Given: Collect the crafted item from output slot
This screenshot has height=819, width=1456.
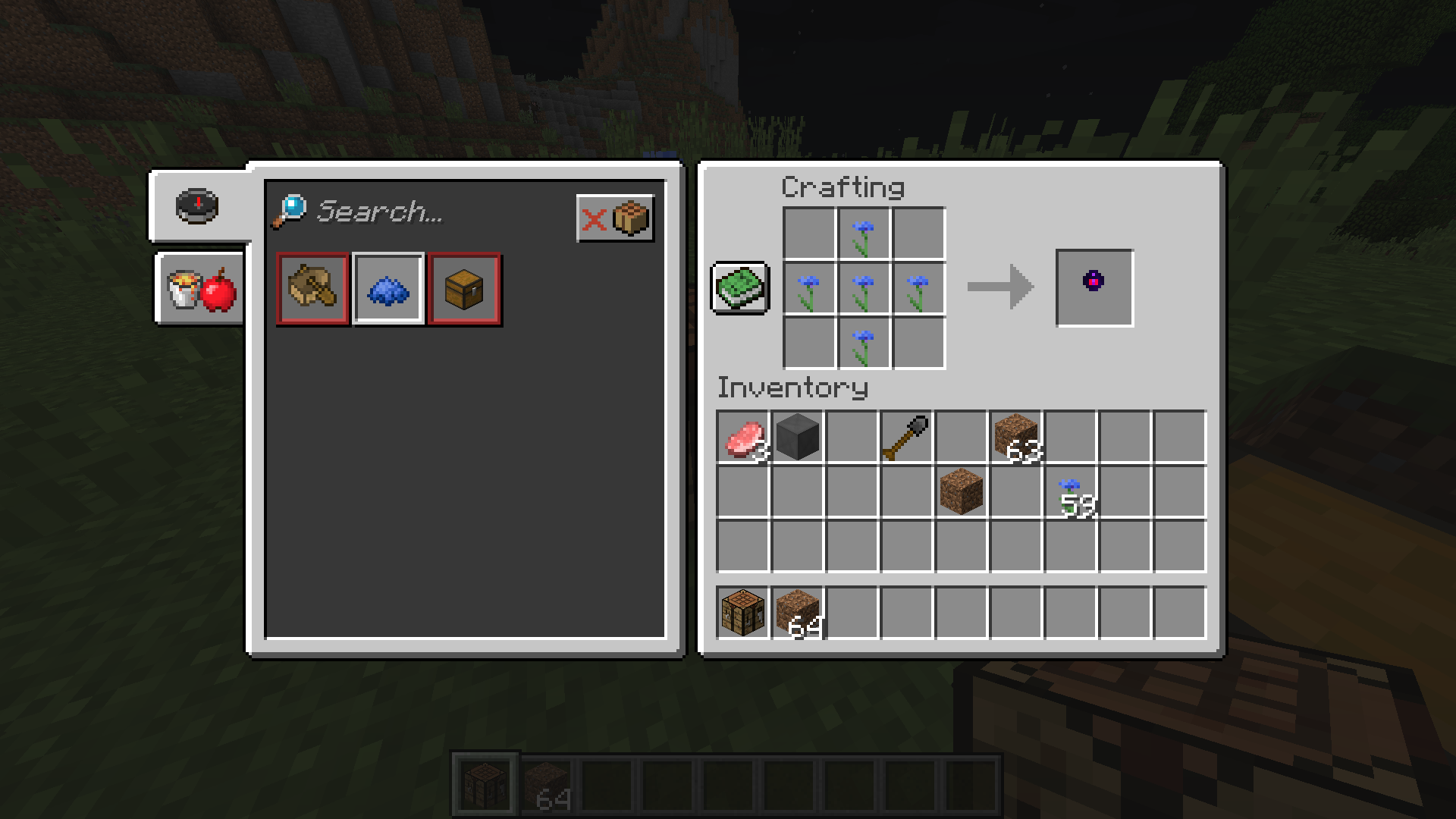Looking at the screenshot, I should point(1094,286).
